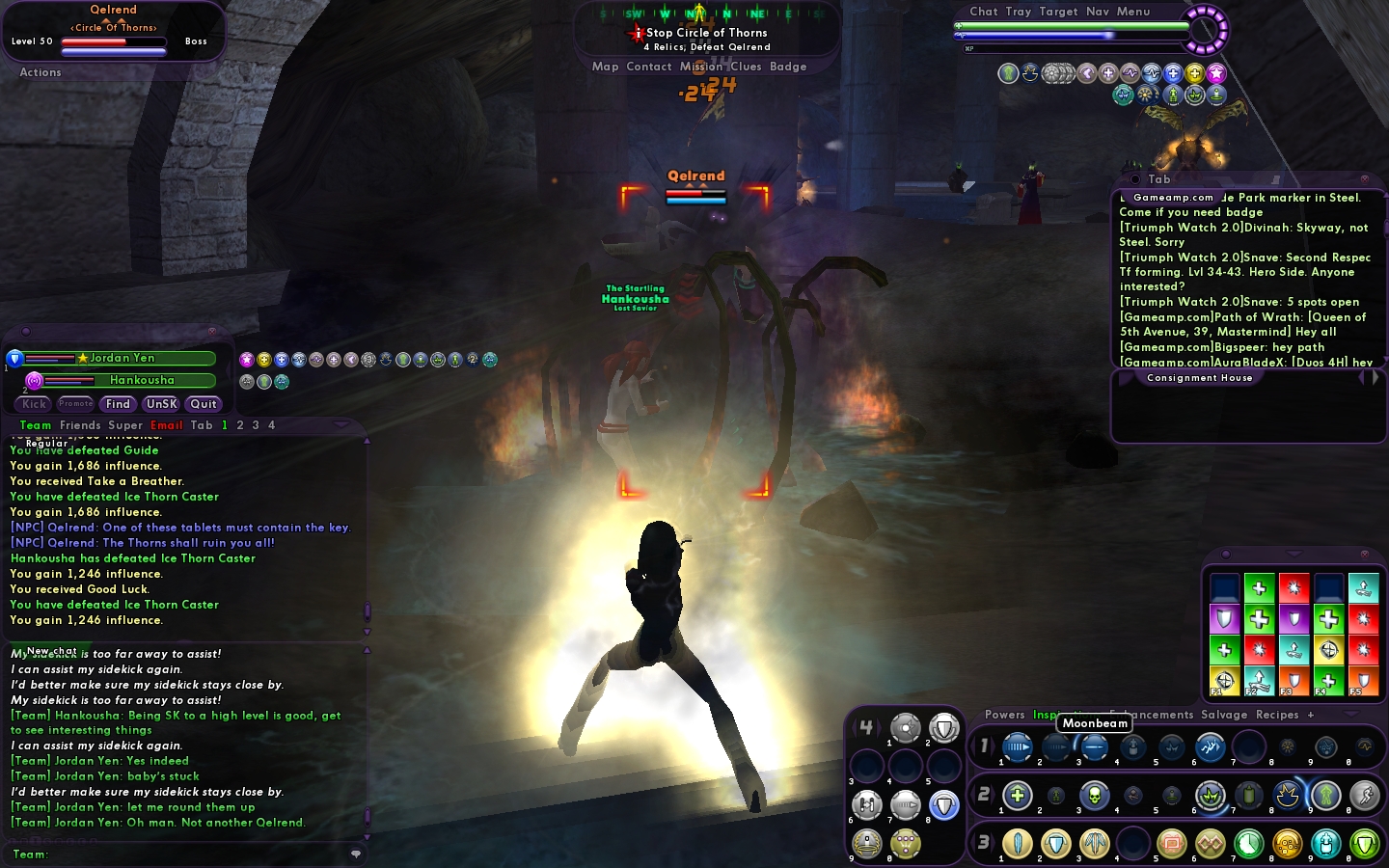
Task: Open the main Menu
Action: click(x=1132, y=12)
